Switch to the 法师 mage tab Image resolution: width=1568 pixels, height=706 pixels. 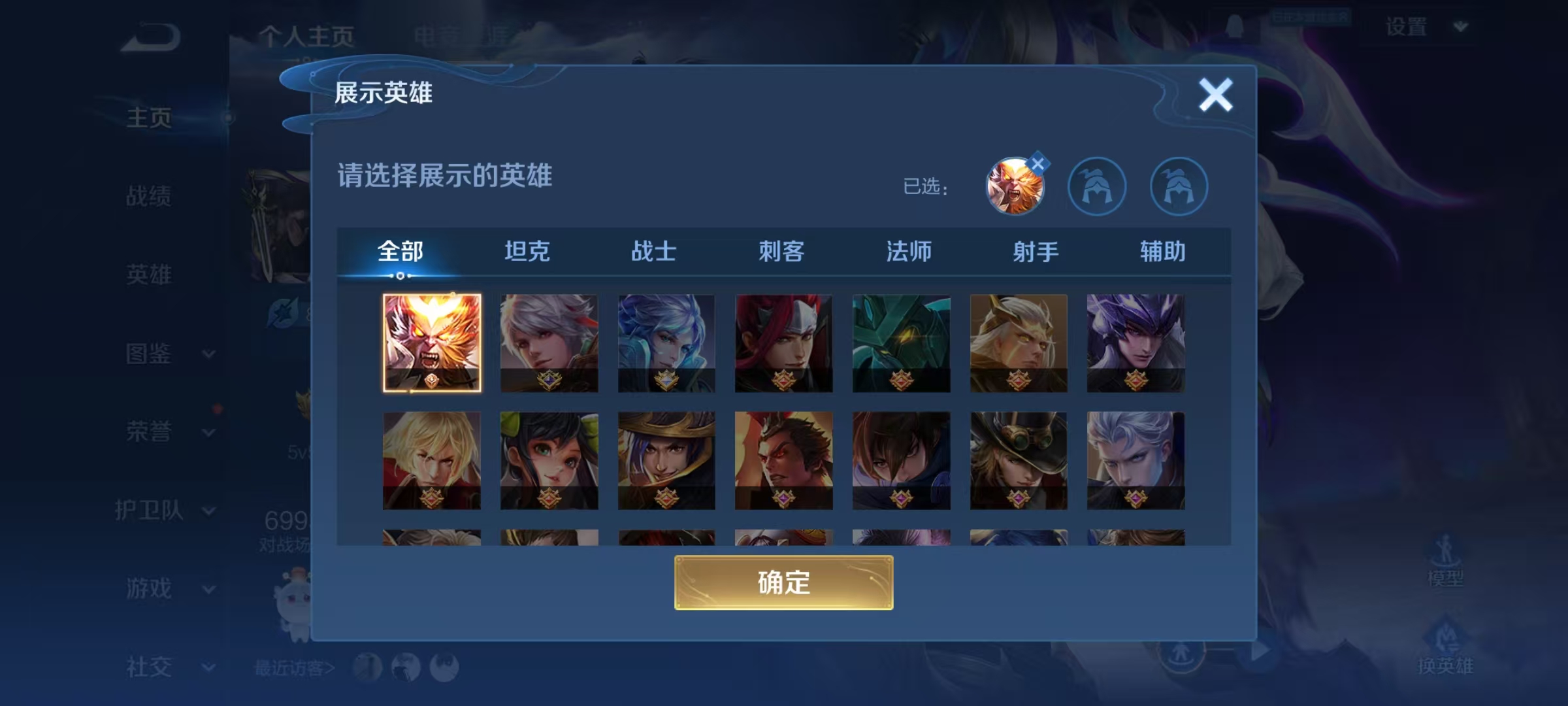click(909, 252)
